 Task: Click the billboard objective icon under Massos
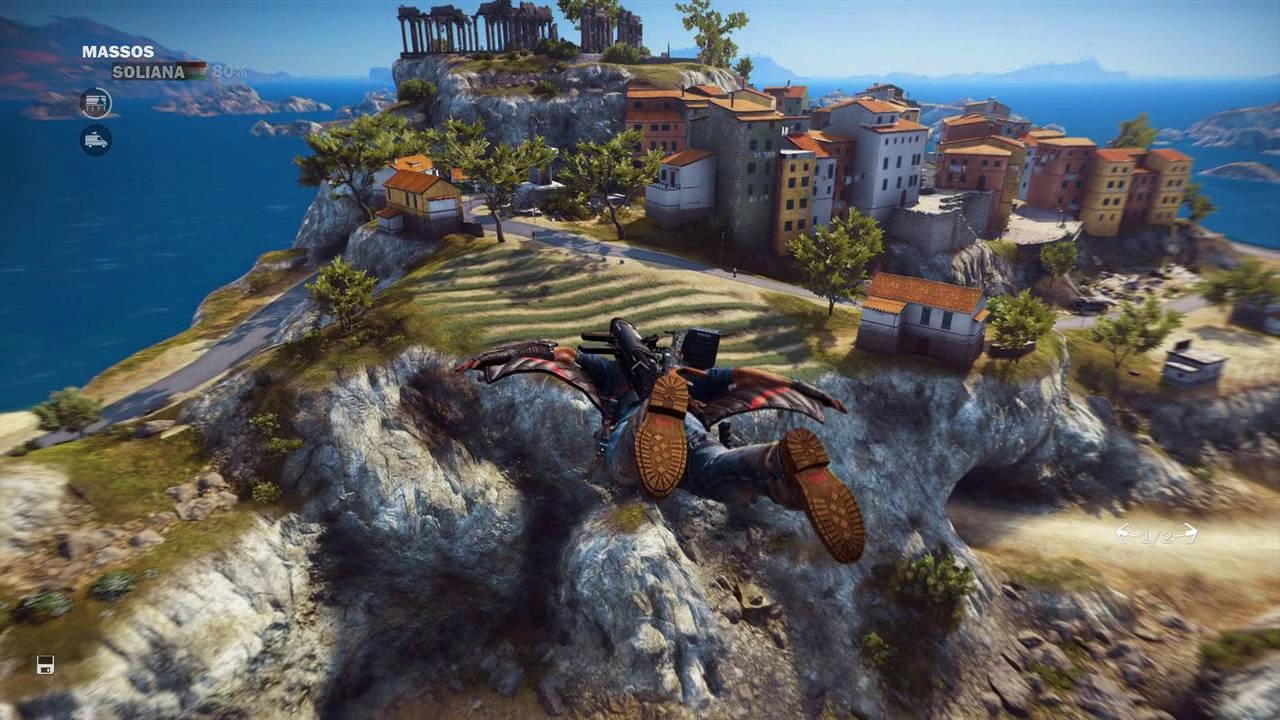pyautogui.click(x=96, y=103)
